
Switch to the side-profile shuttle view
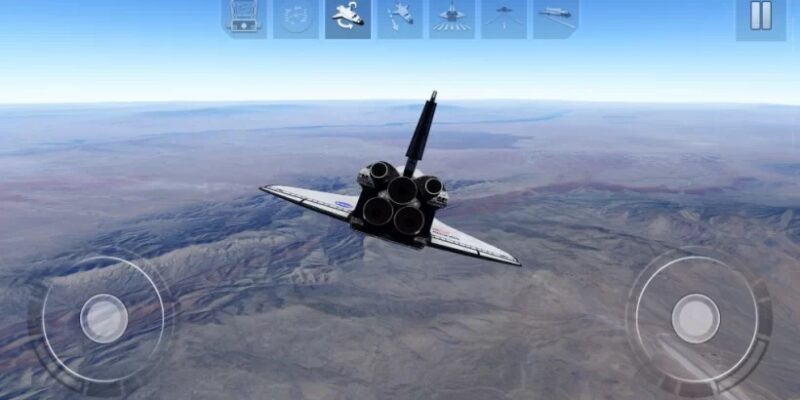(556, 17)
